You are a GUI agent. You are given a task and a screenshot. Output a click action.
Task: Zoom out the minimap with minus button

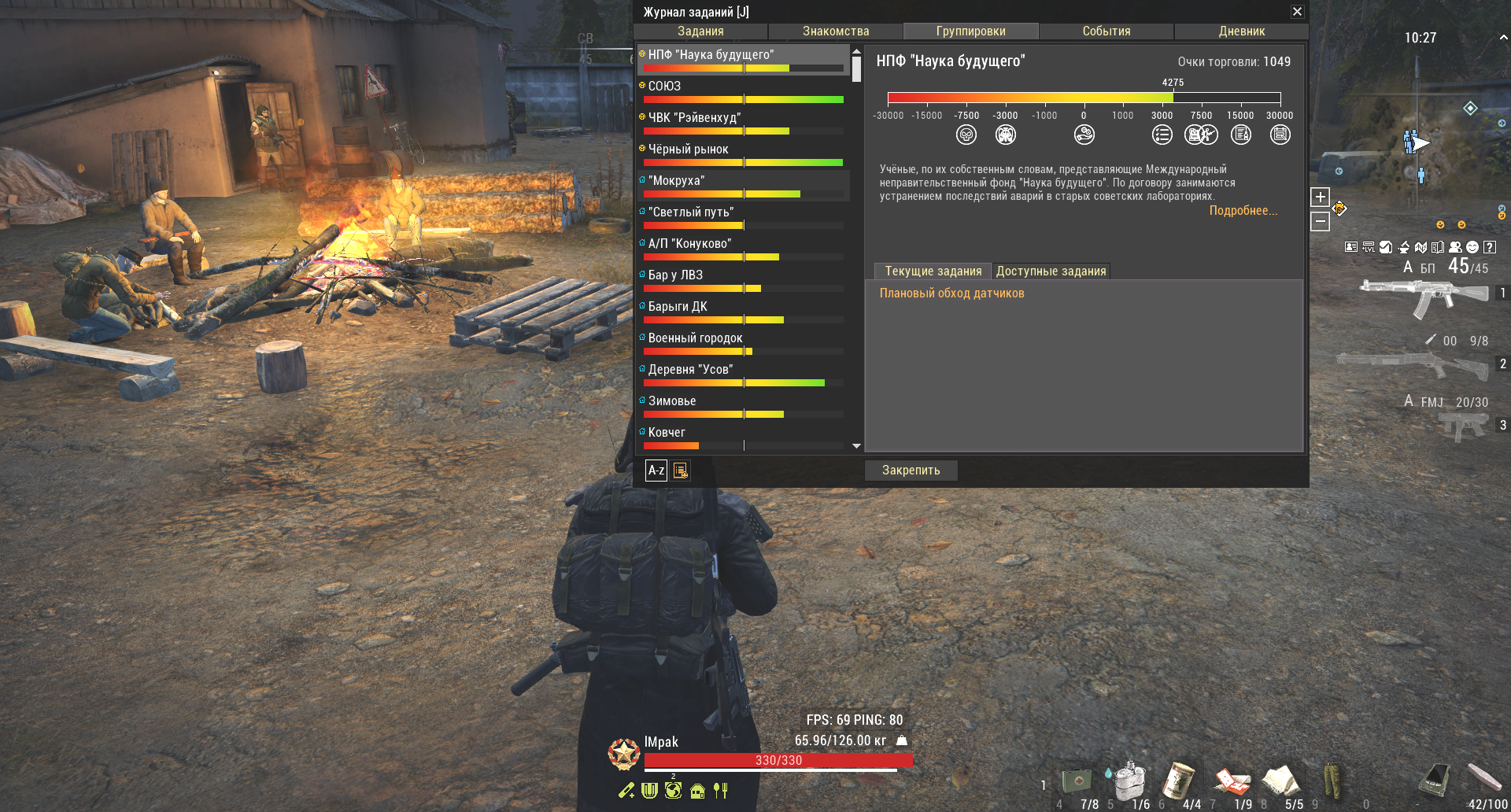1320,223
